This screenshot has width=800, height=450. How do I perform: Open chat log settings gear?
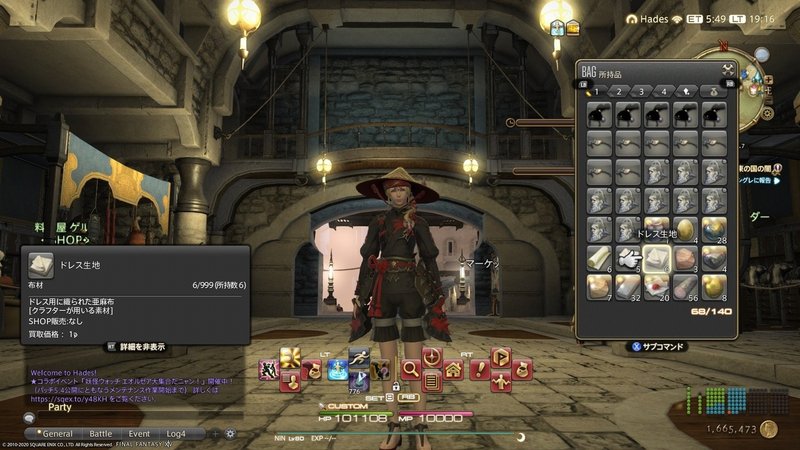[230, 433]
